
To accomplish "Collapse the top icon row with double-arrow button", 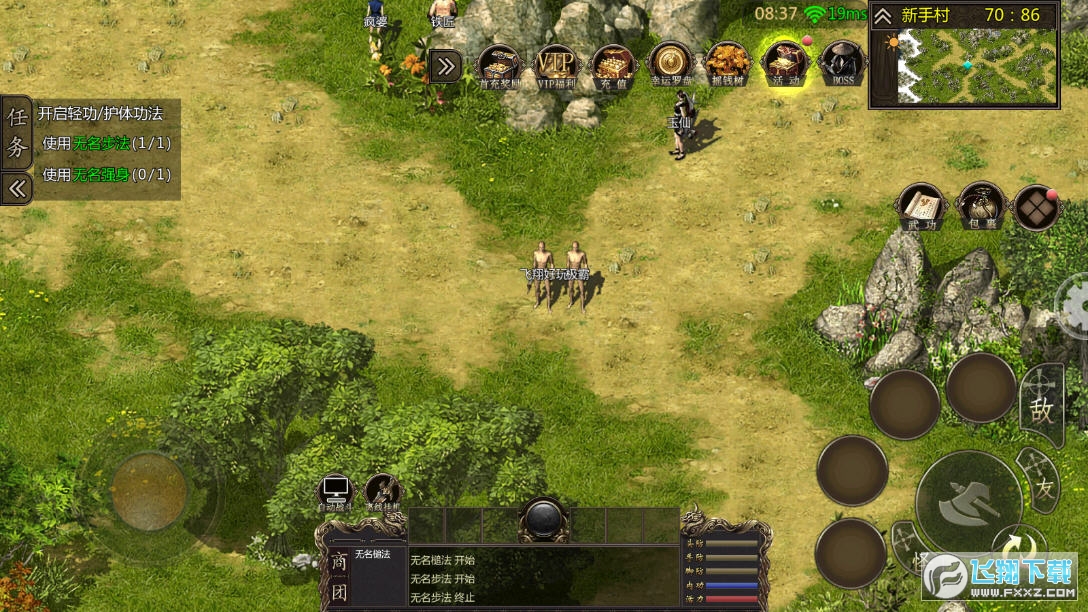I will pyautogui.click(x=445, y=67).
